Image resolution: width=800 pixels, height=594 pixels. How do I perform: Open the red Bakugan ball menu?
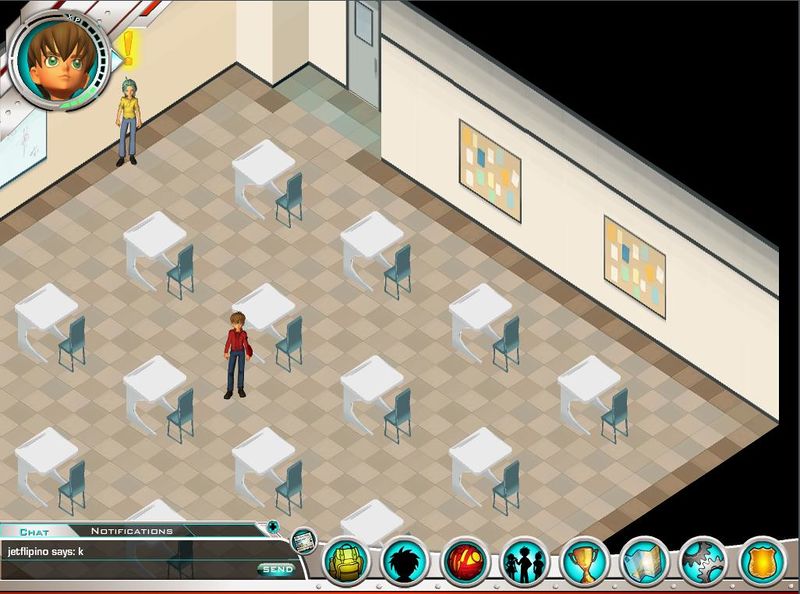466,562
